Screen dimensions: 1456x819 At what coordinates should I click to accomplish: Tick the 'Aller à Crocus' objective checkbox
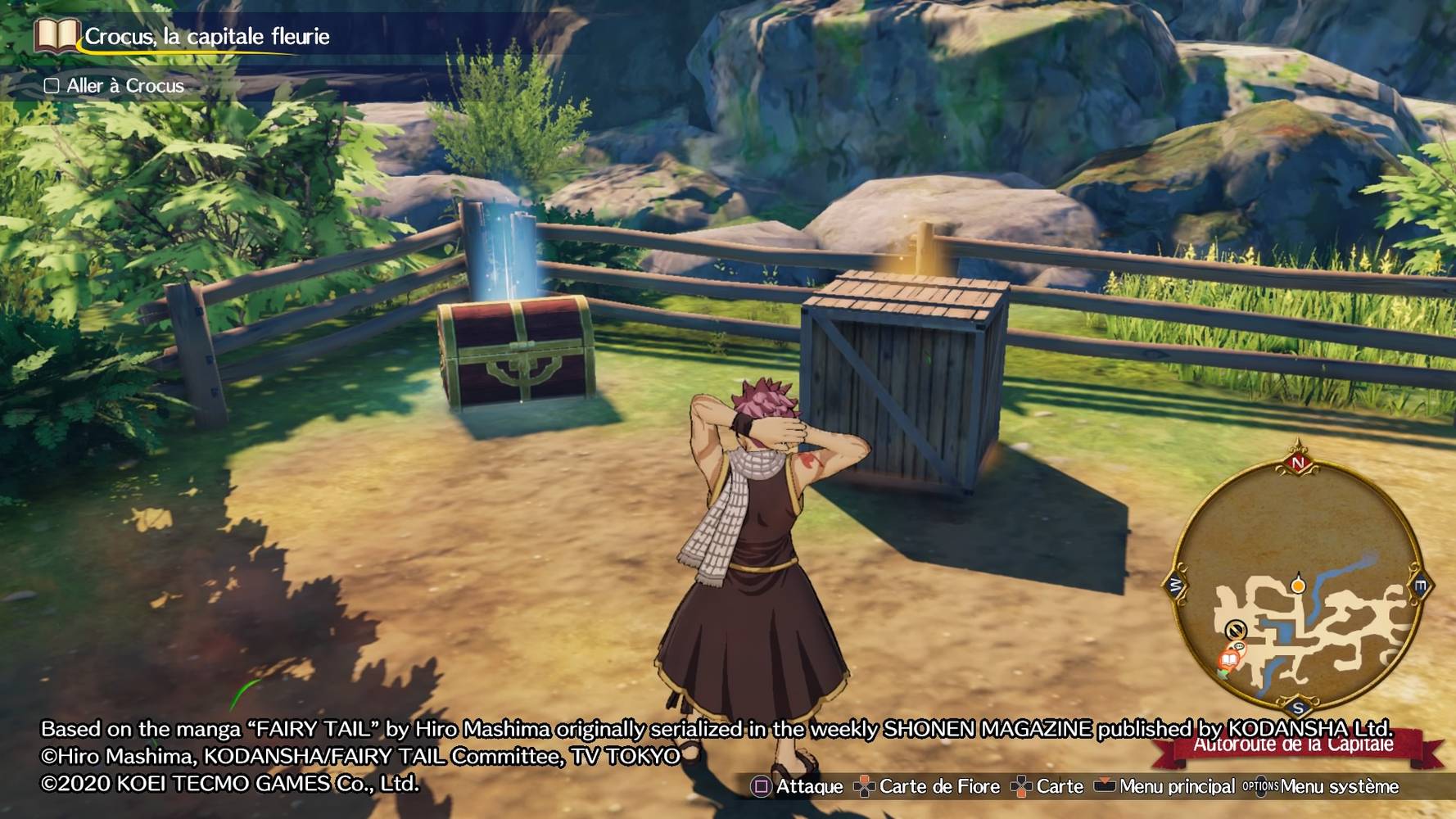tap(52, 86)
